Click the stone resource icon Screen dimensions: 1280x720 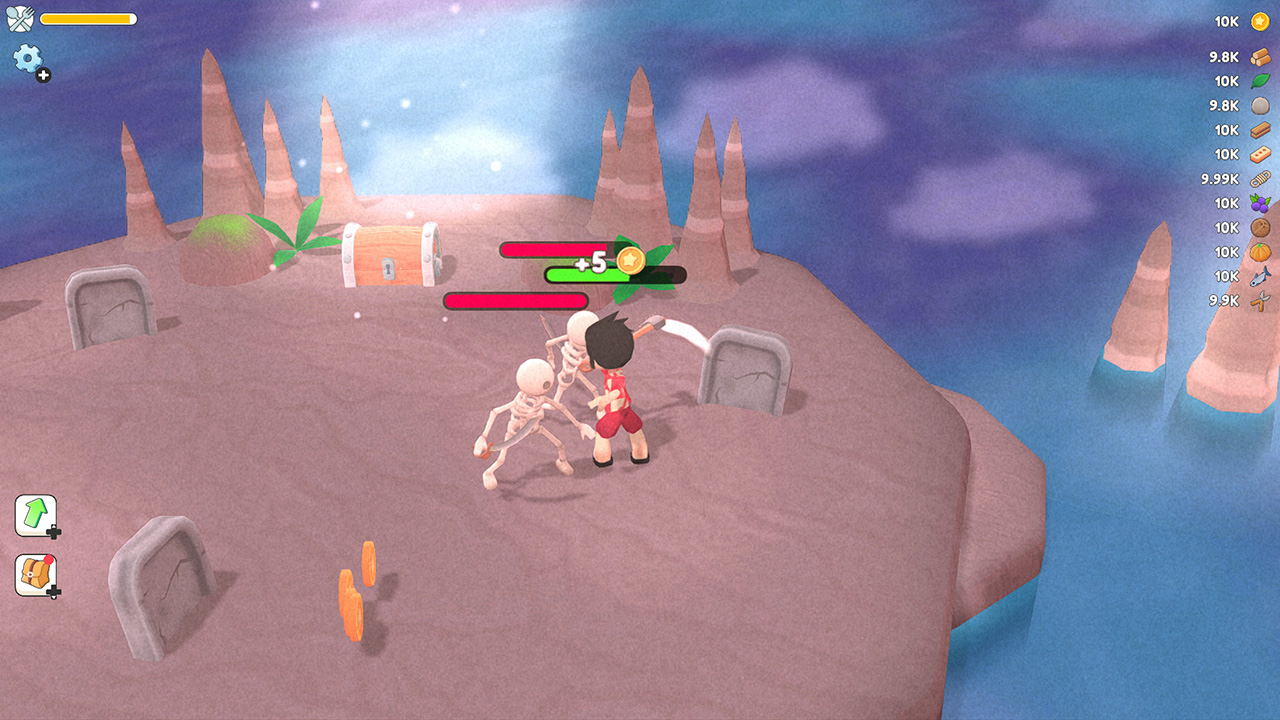click(x=1258, y=105)
